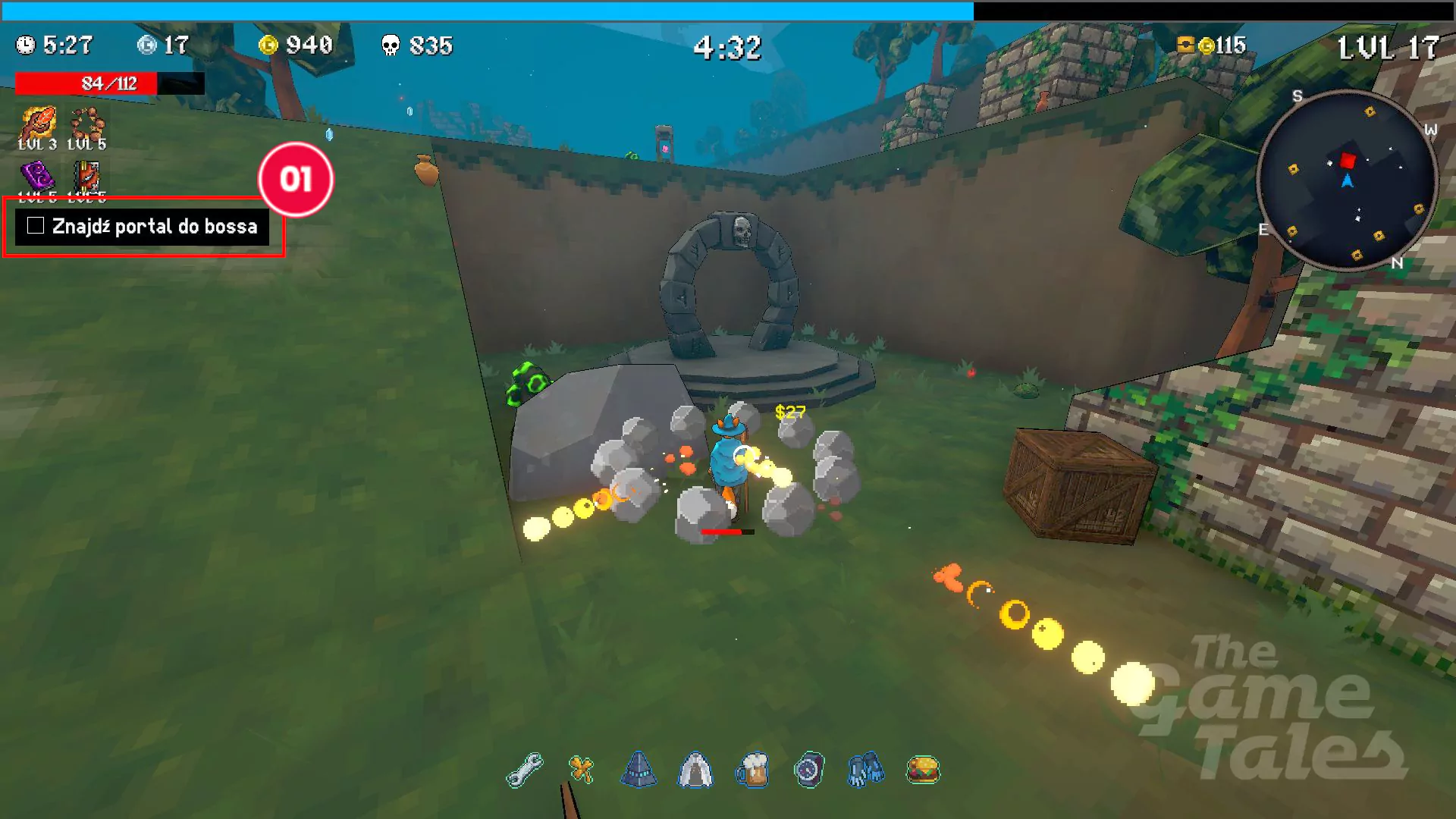Select the red tome with gold spine

[x=86, y=176]
